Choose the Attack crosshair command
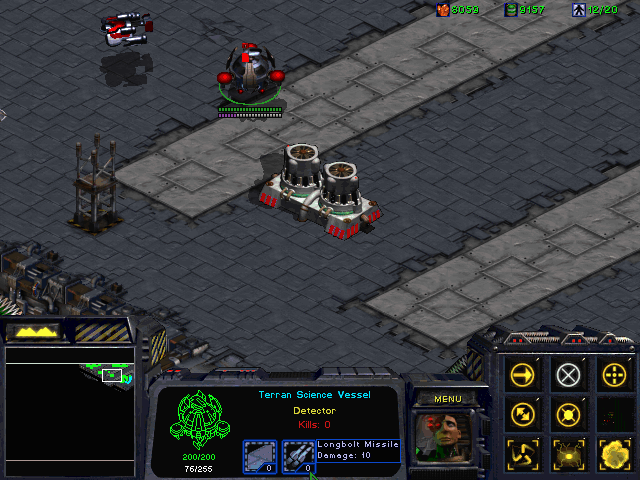The image size is (640, 480). coord(612,376)
